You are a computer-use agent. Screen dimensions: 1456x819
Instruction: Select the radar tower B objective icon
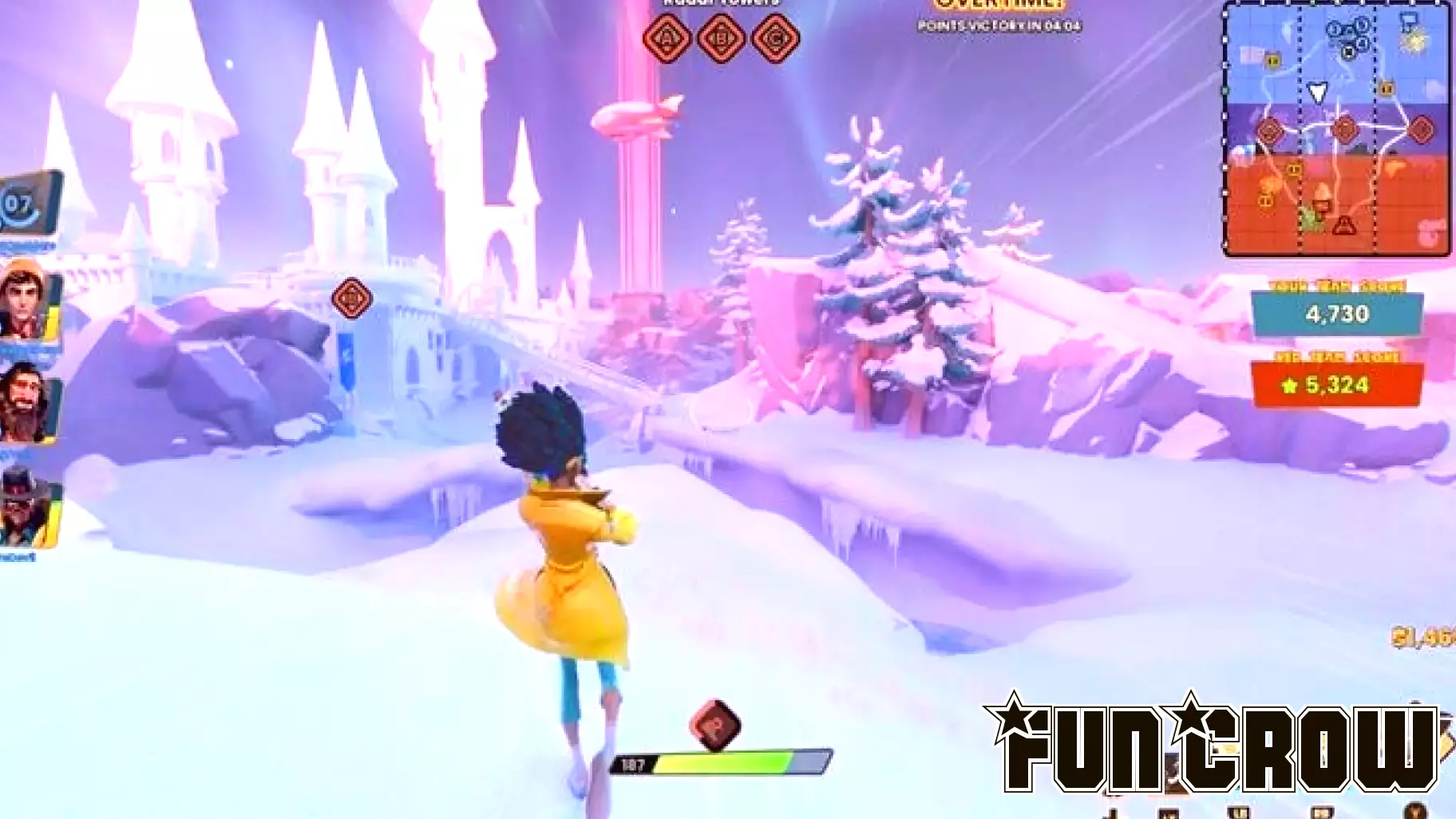click(x=722, y=38)
